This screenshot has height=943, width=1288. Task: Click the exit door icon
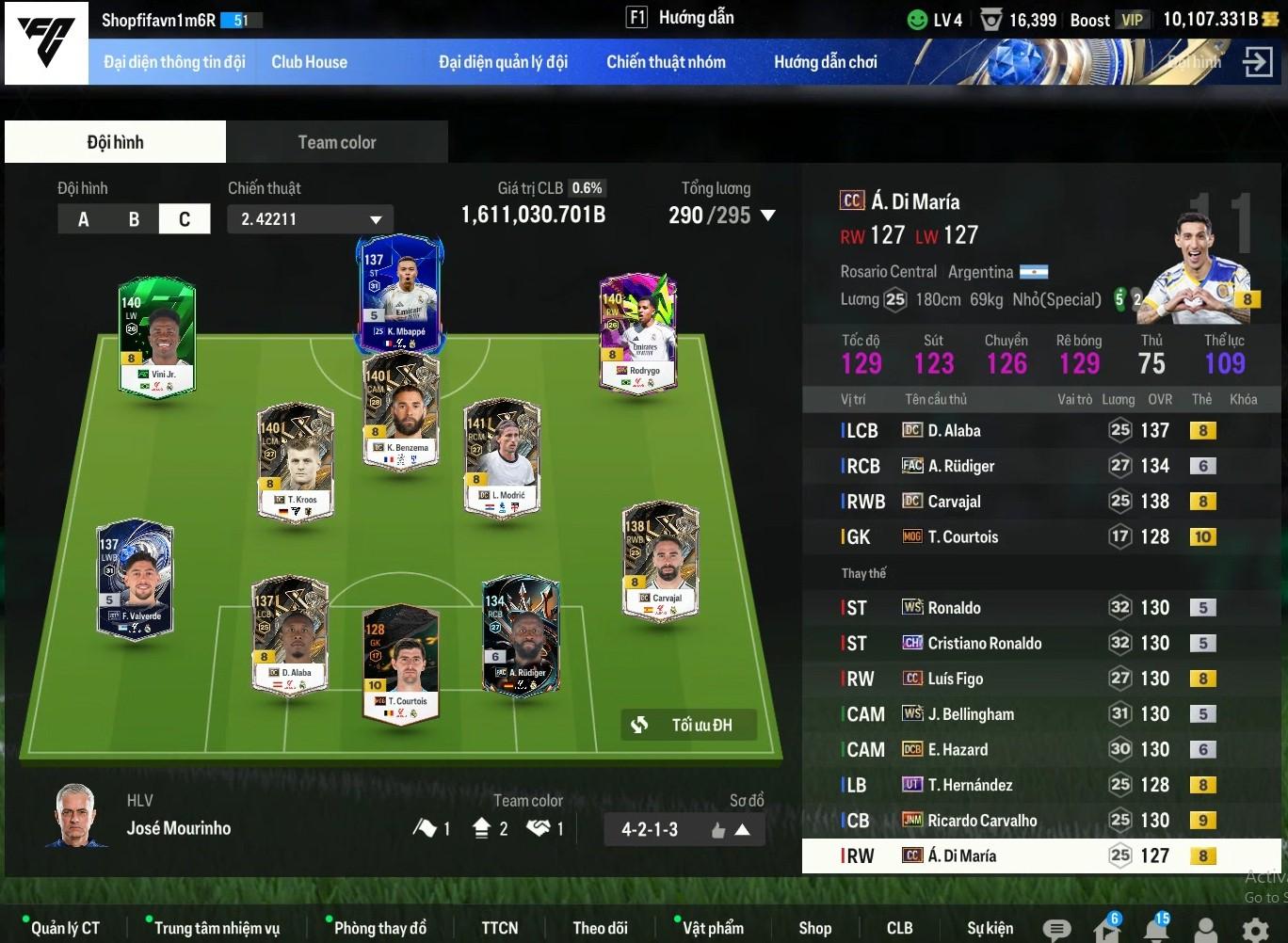1256,62
